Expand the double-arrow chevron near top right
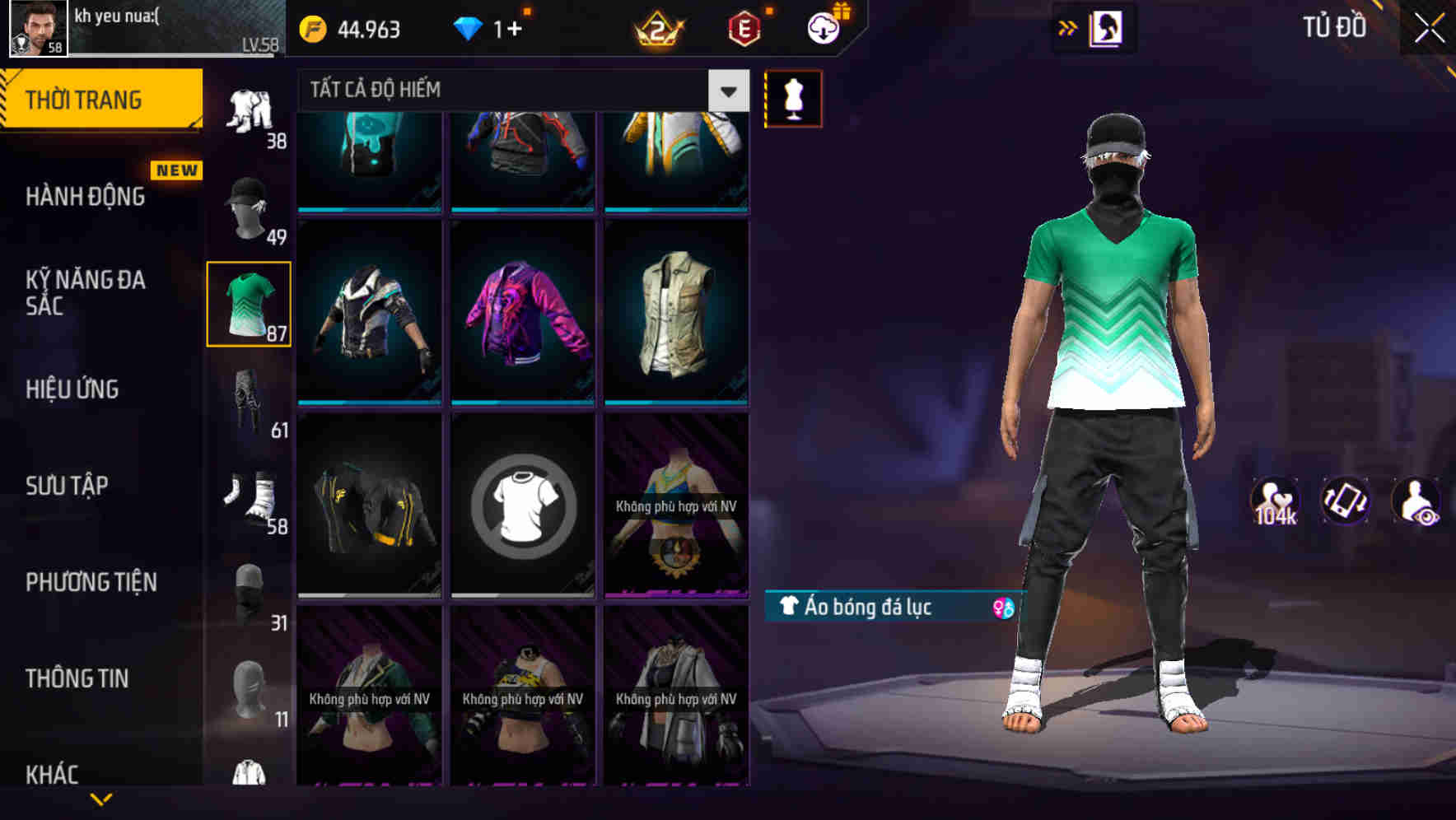The width and height of the screenshot is (1456, 820). pyautogui.click(x=1068, y=27)
